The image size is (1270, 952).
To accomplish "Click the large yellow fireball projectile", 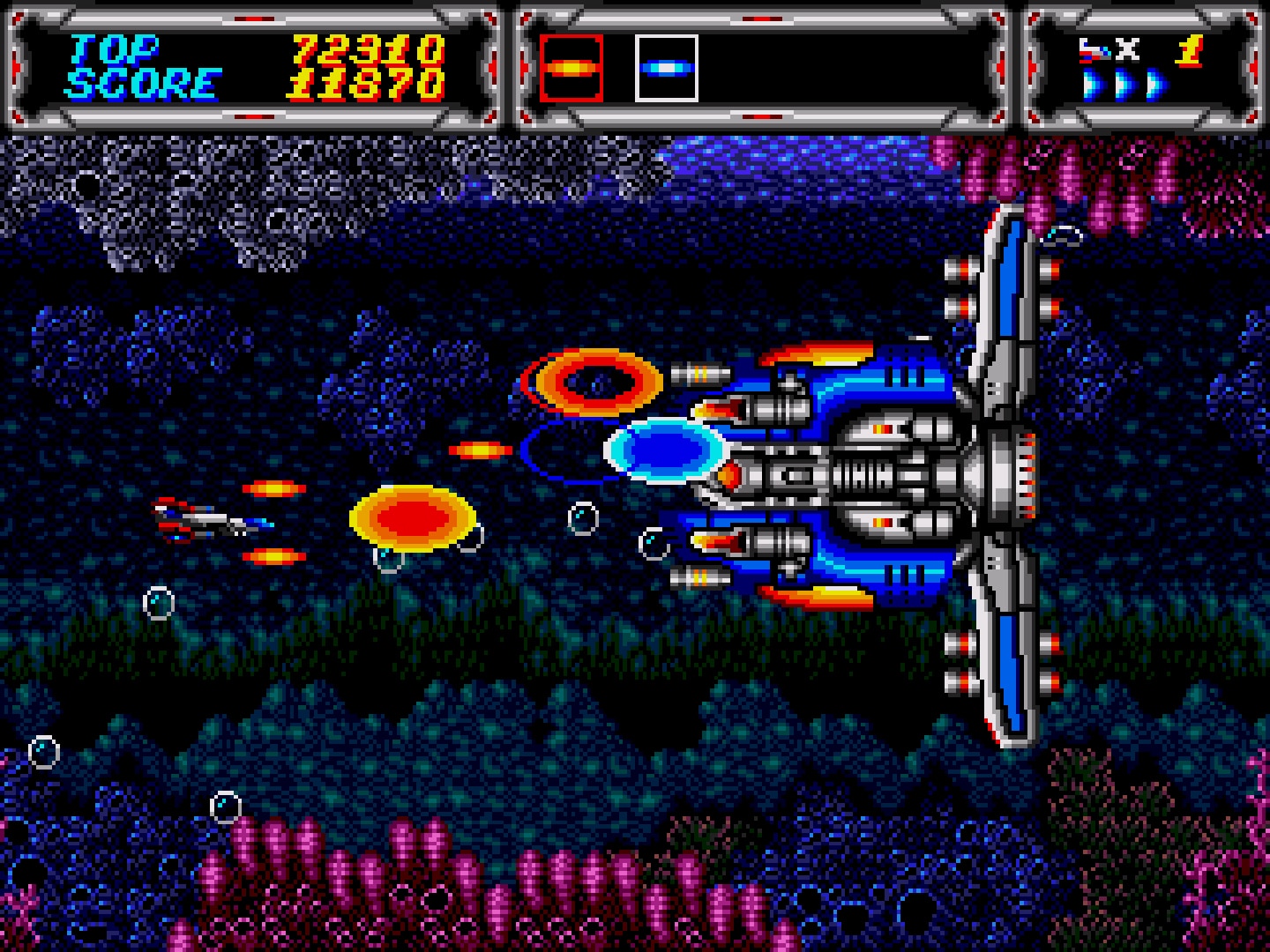I will click(411, 519).
